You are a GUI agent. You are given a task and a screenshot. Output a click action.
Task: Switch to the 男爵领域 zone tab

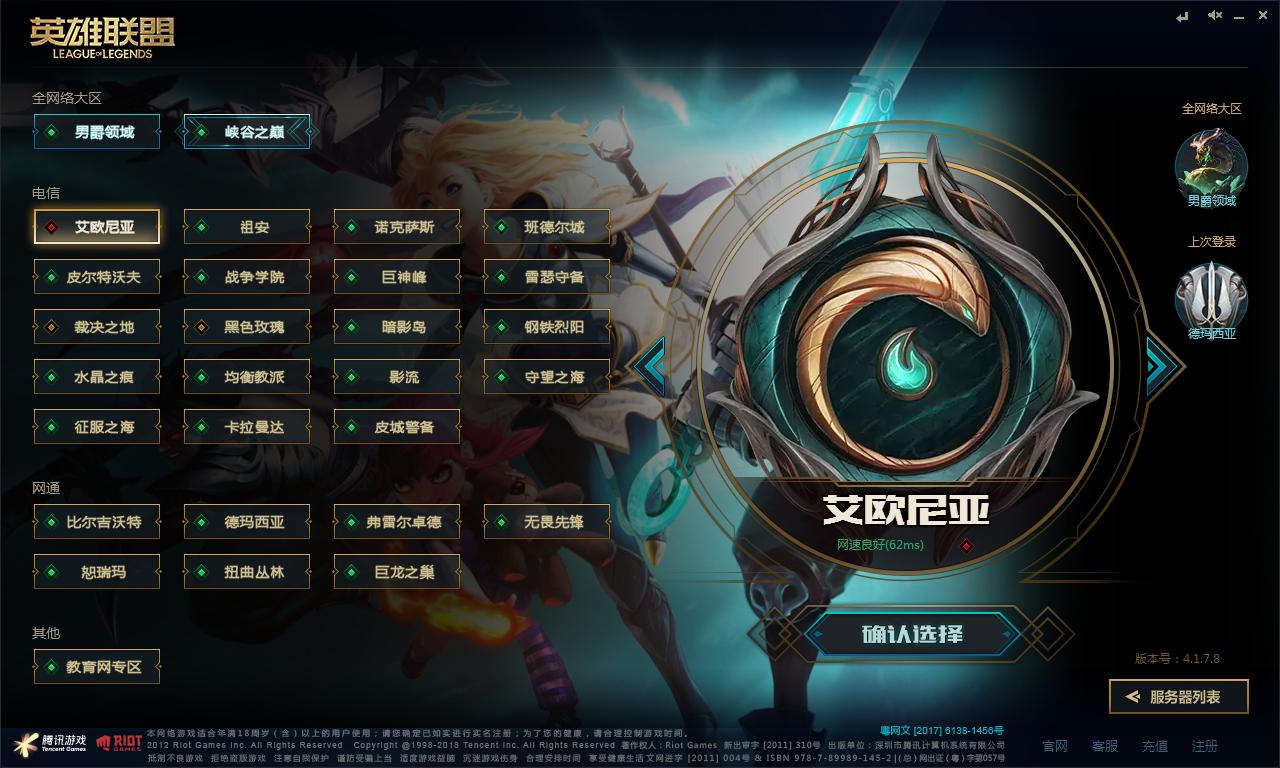(x=96, y=131)
